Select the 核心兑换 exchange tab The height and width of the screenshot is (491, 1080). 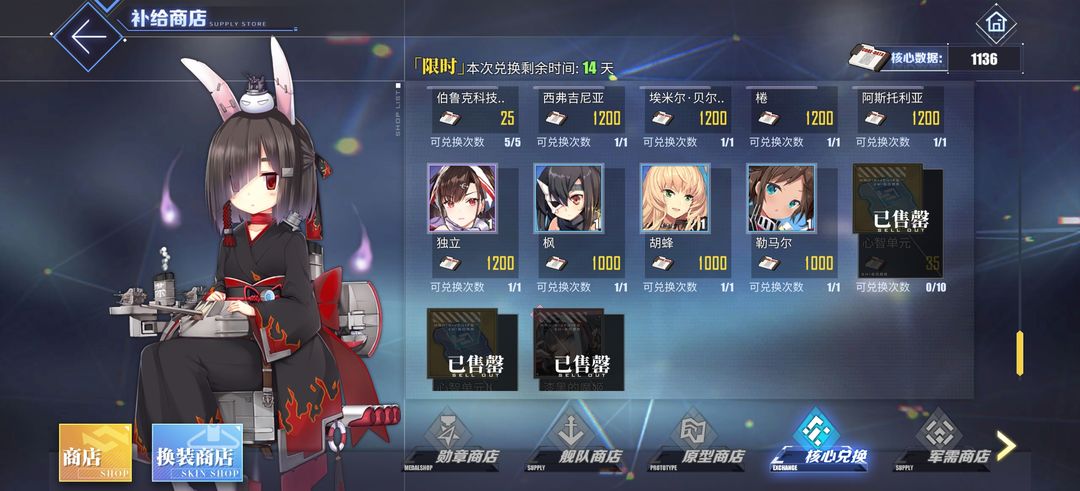click(819, 440)
